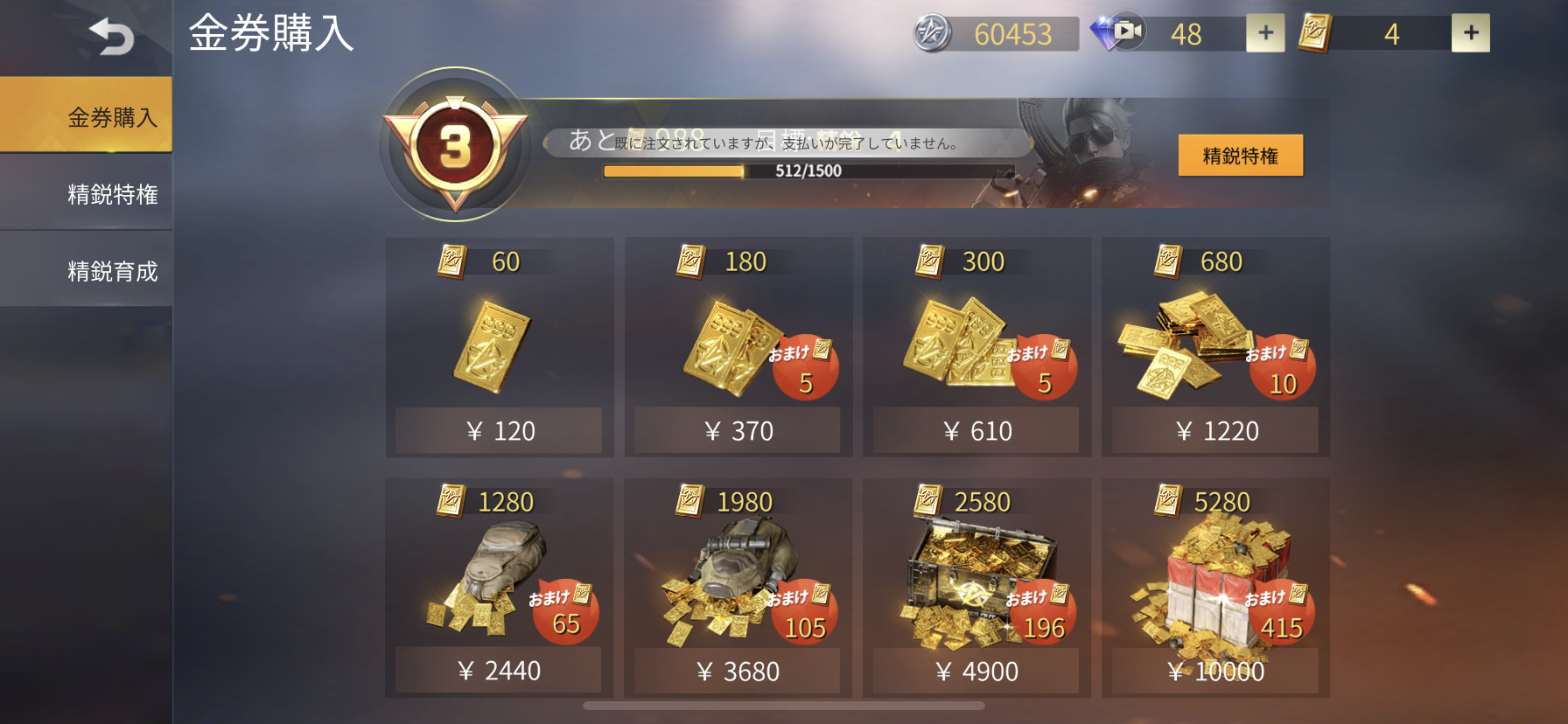Click the orange 精鋭特権 button

coord(1240,156)
